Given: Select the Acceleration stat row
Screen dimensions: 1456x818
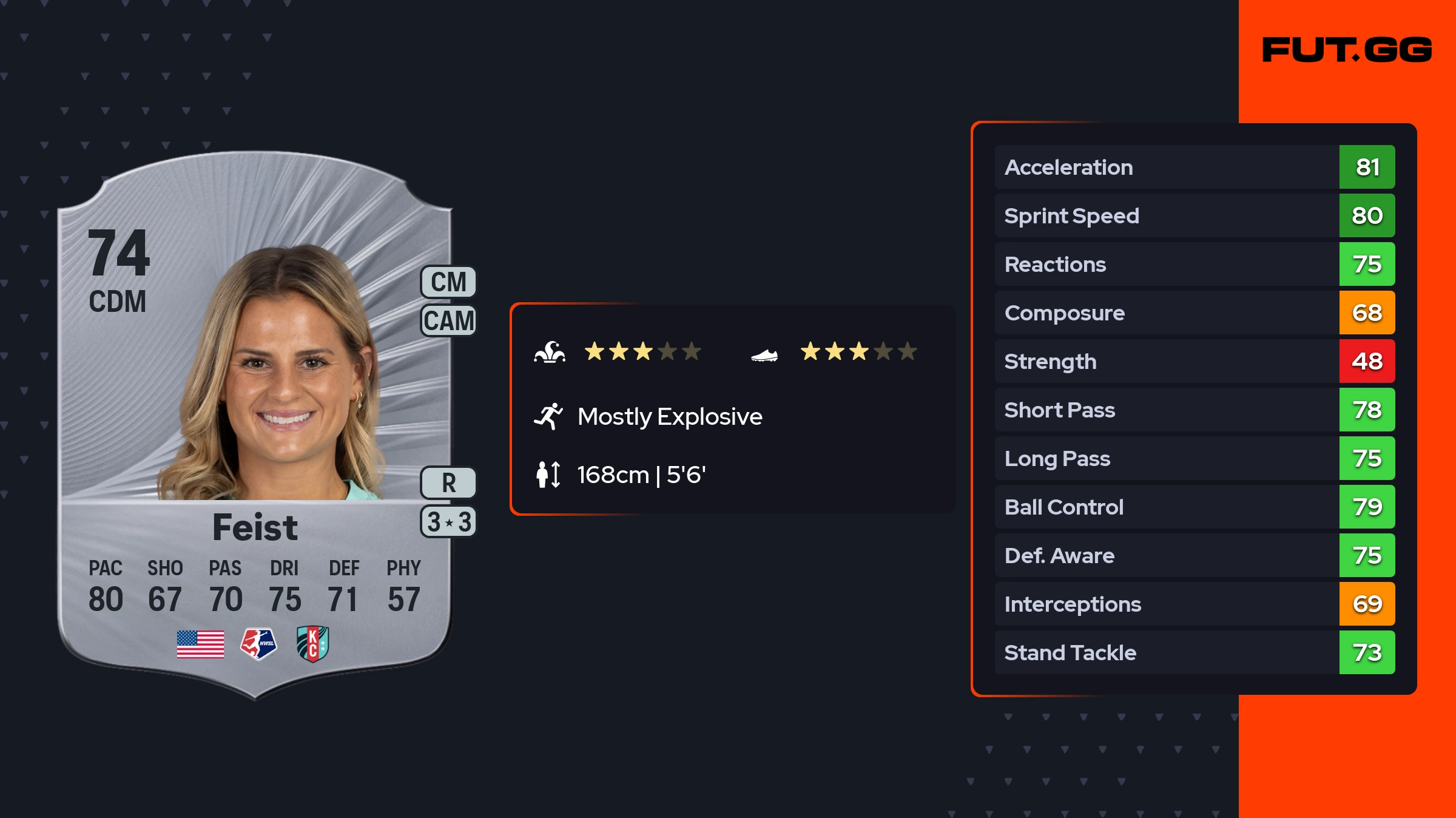Looking at the screenshot, I should point(1195,167).
